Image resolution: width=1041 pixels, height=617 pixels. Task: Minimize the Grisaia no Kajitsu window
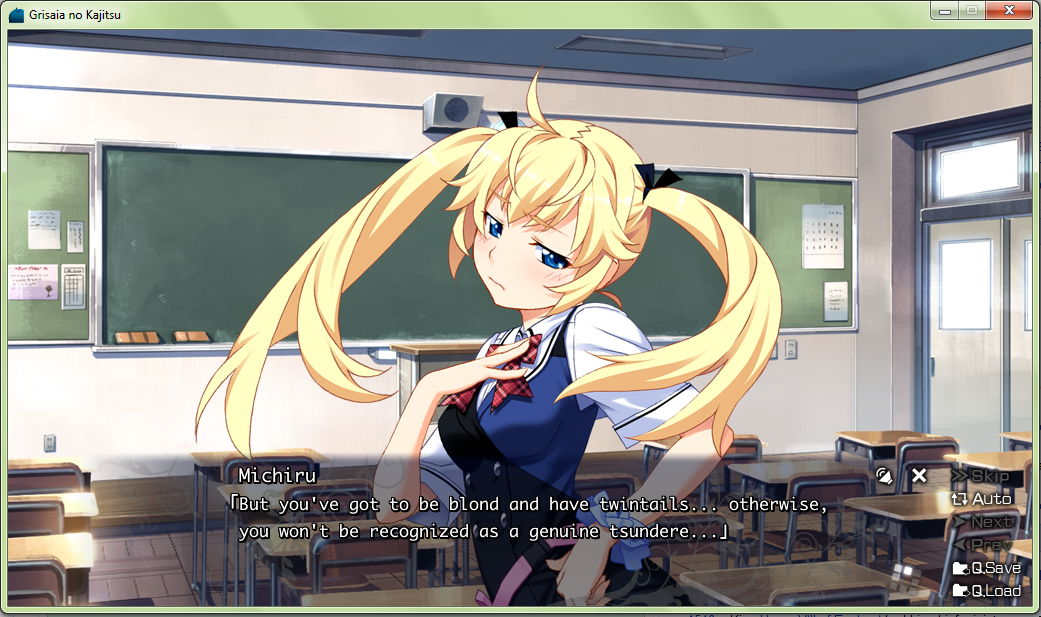[943, 10]
